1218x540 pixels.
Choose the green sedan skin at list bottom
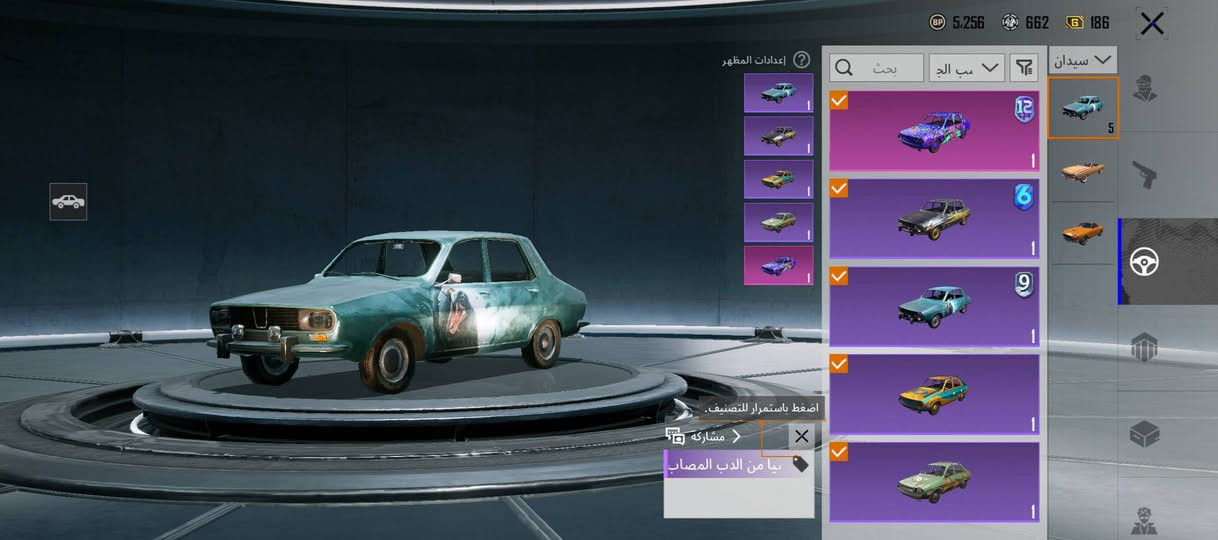934,481
